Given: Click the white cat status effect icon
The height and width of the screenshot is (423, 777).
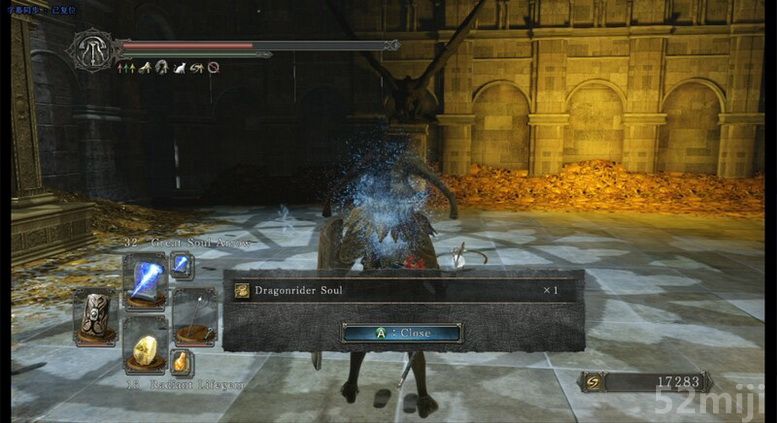Looking at the screenshot, I should pyautogui.click(x=180, y=68).
